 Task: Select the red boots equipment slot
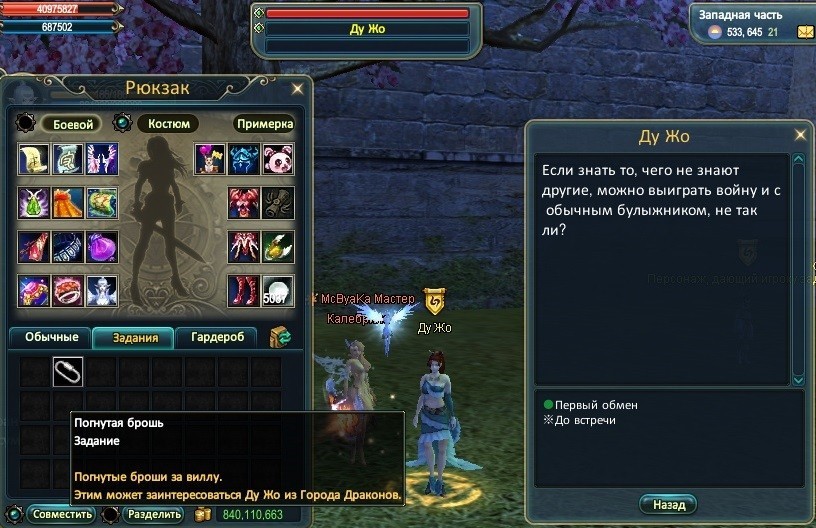click(244, 290)
